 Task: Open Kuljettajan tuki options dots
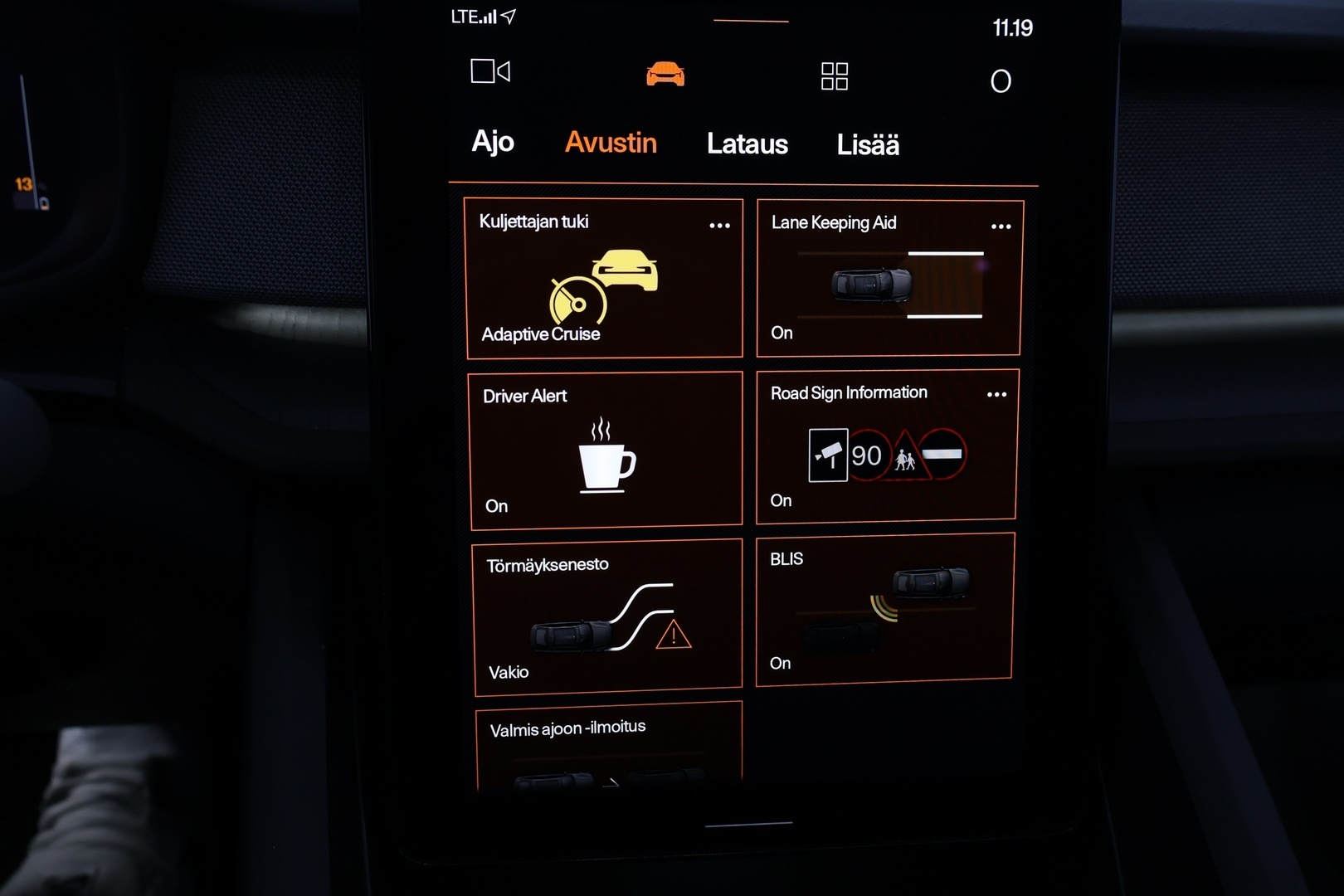719,226
